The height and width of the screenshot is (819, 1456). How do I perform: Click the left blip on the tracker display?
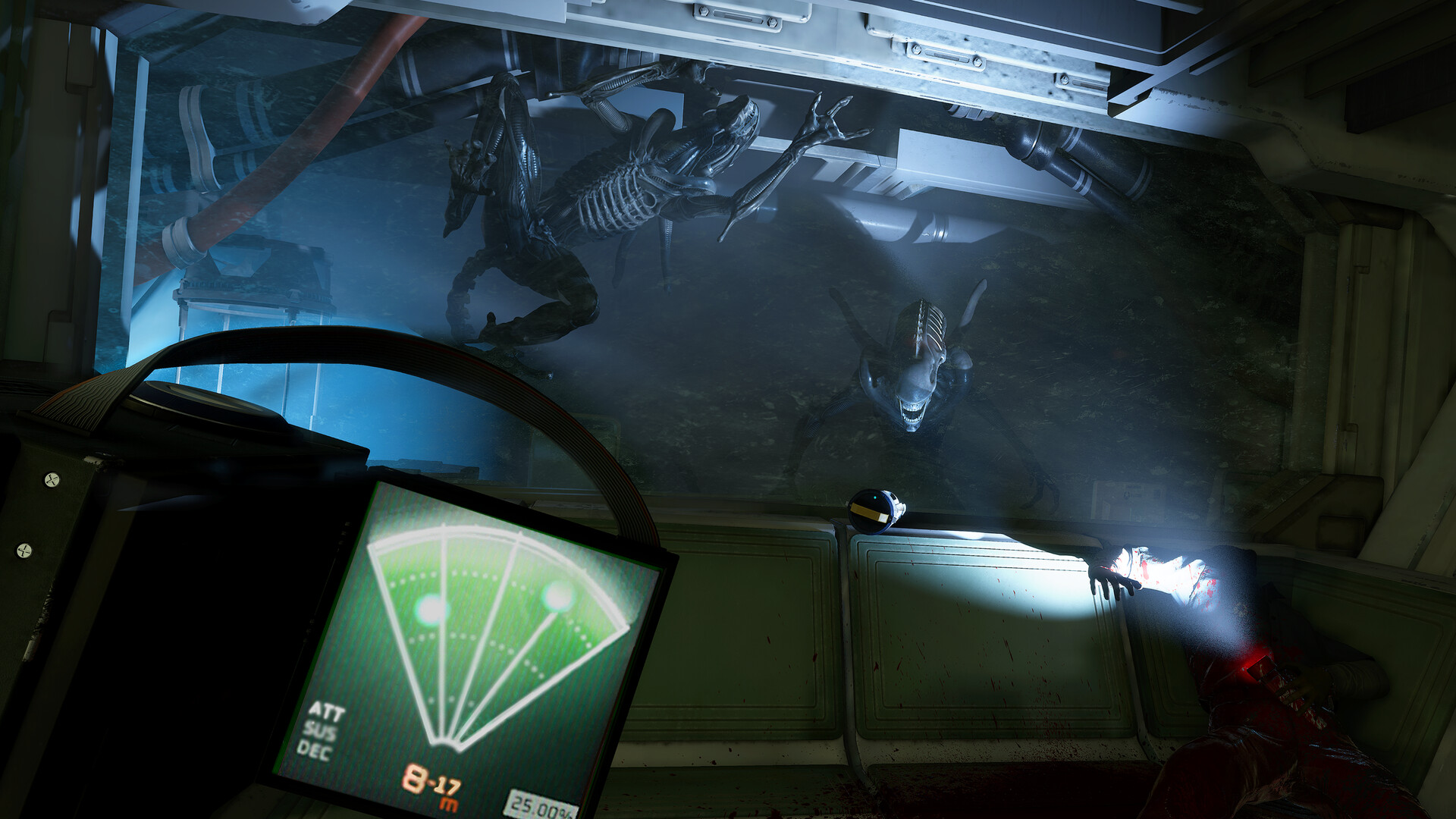[430, 607]
